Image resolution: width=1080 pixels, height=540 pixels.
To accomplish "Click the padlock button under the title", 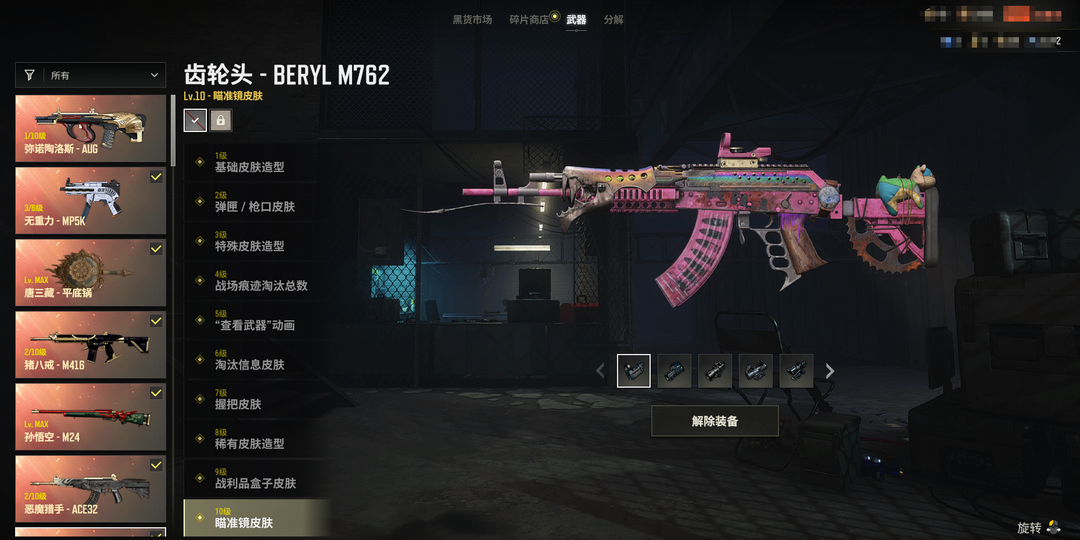I will point(221,120).
